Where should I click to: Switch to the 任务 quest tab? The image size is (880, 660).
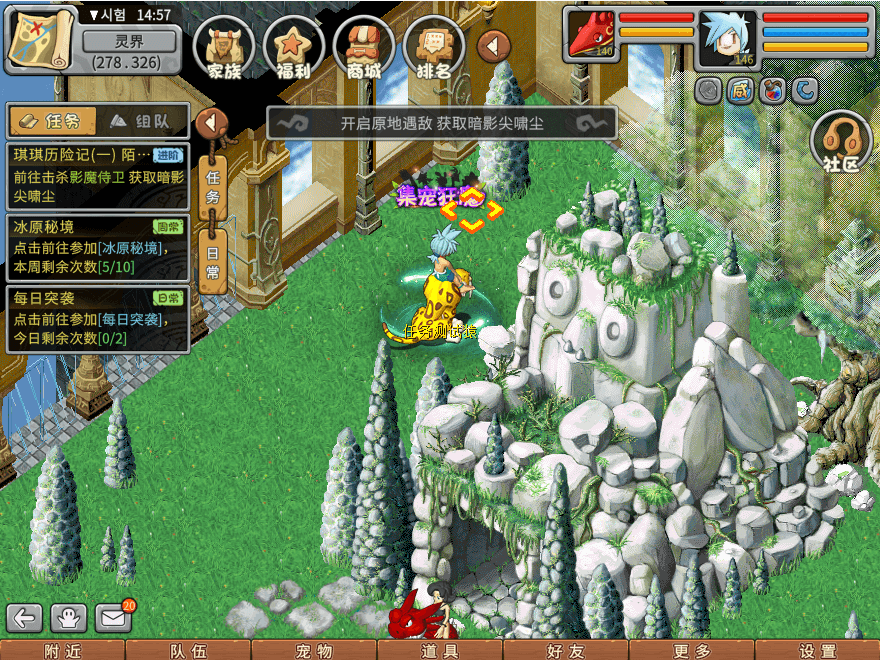pyautogui.click(x=53, y=121)
